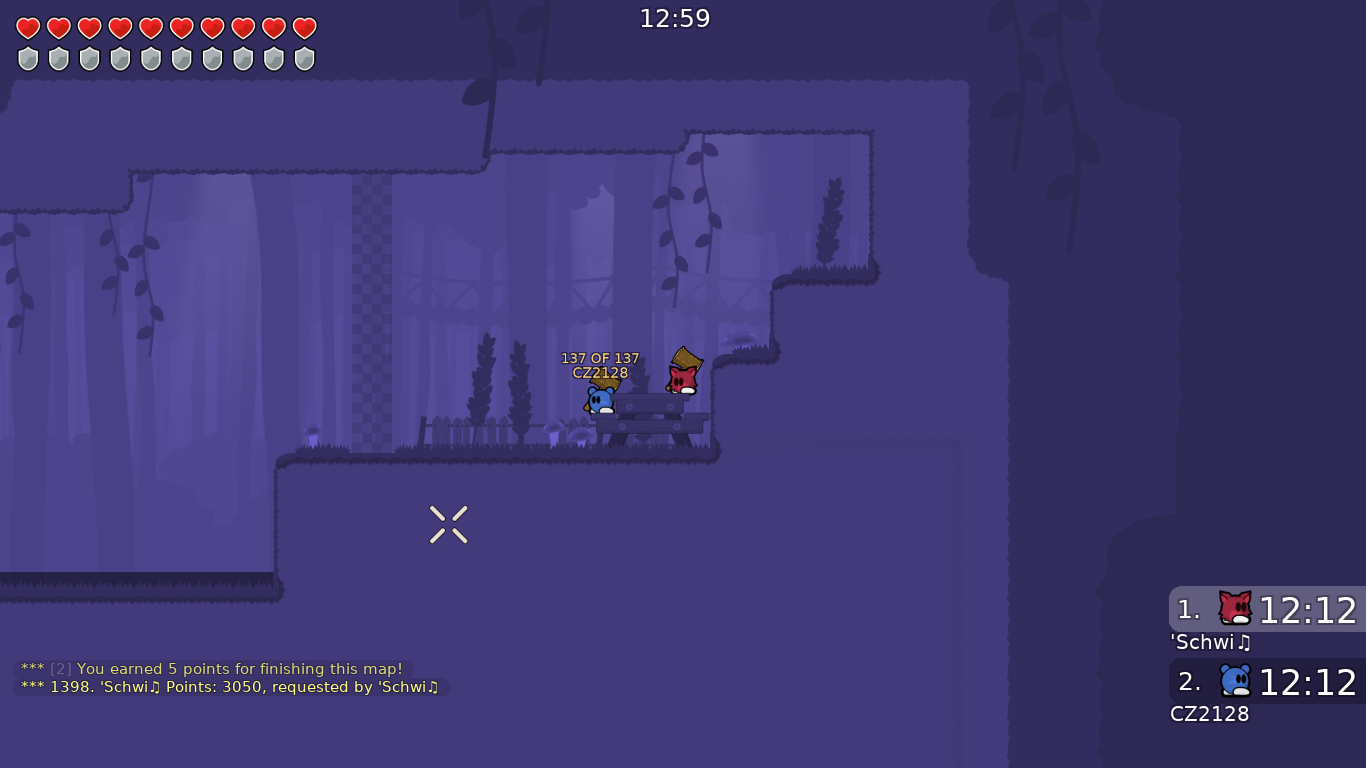
Task: Click the crosshair reticle in the level
Action: pos(448,523)
